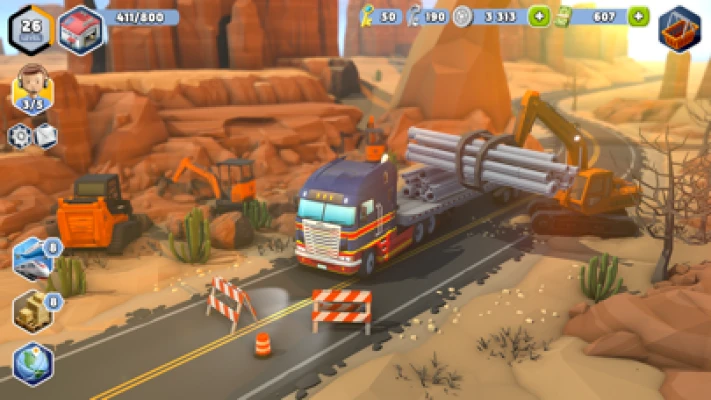Add cash with the green plus button

638,17
